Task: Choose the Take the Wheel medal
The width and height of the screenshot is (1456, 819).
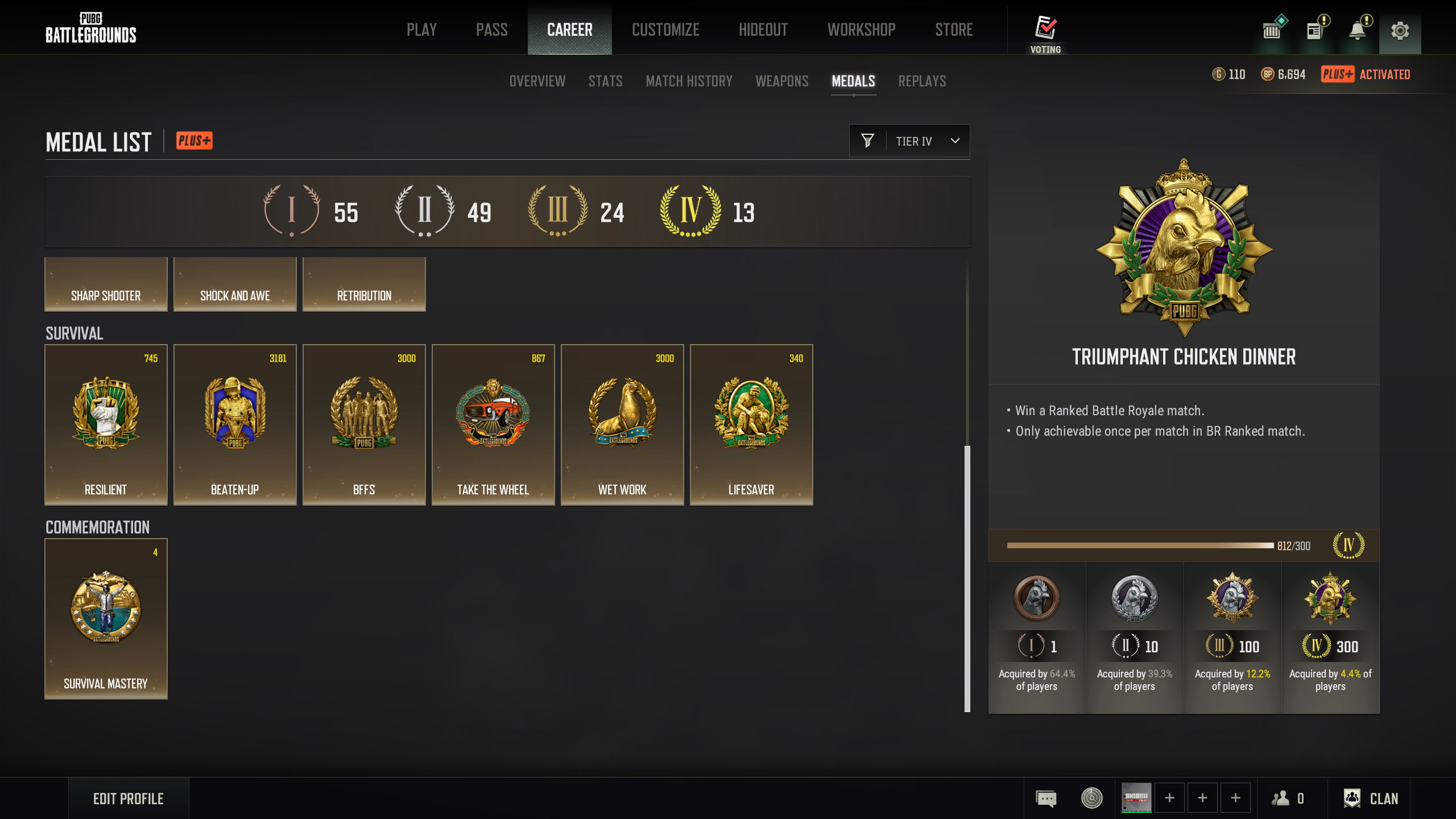Action: pyautogui.click(x=493, y=424)
